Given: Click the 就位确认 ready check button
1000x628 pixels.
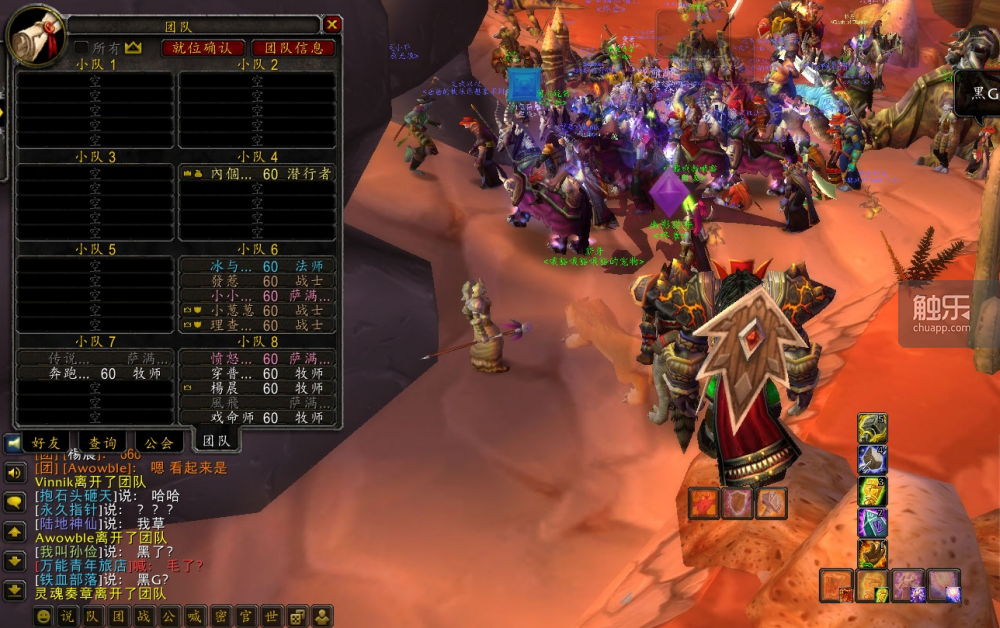Looking at the screenshot, I should pos(203,47).
